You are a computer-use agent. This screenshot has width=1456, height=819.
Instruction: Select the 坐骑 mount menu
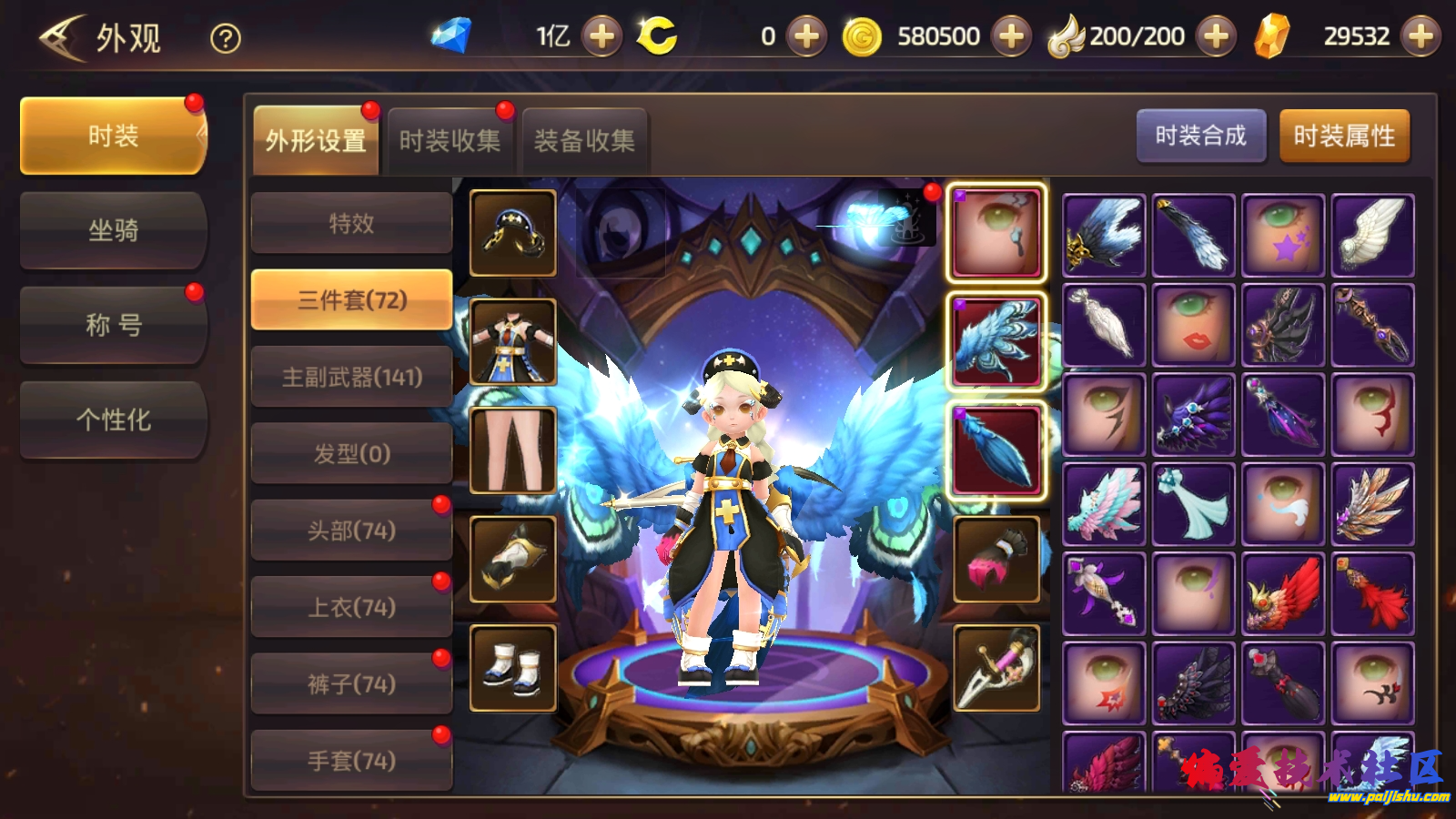[114, 230]
